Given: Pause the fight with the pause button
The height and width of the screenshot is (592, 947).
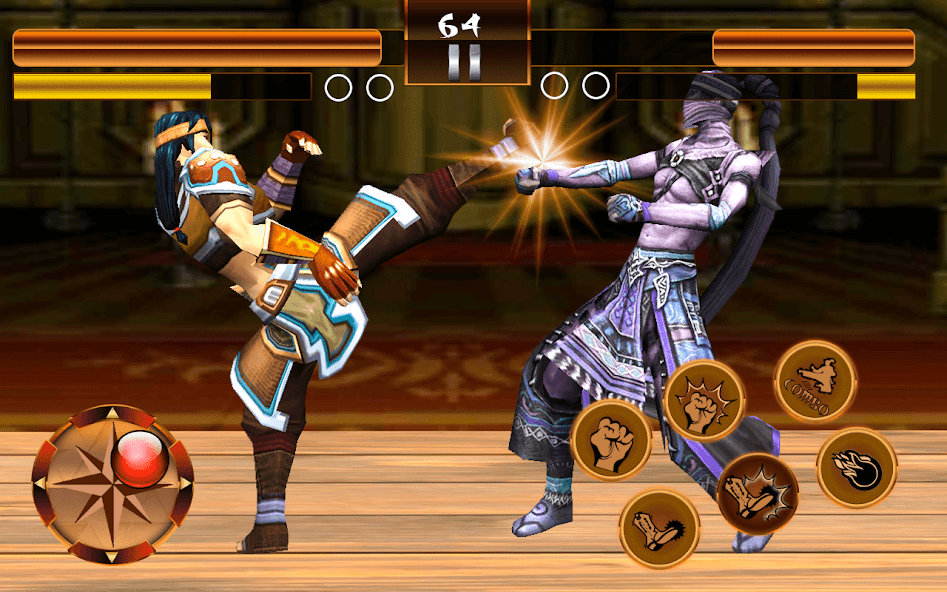Looking at the screenshot, I should tap(466, 63).
